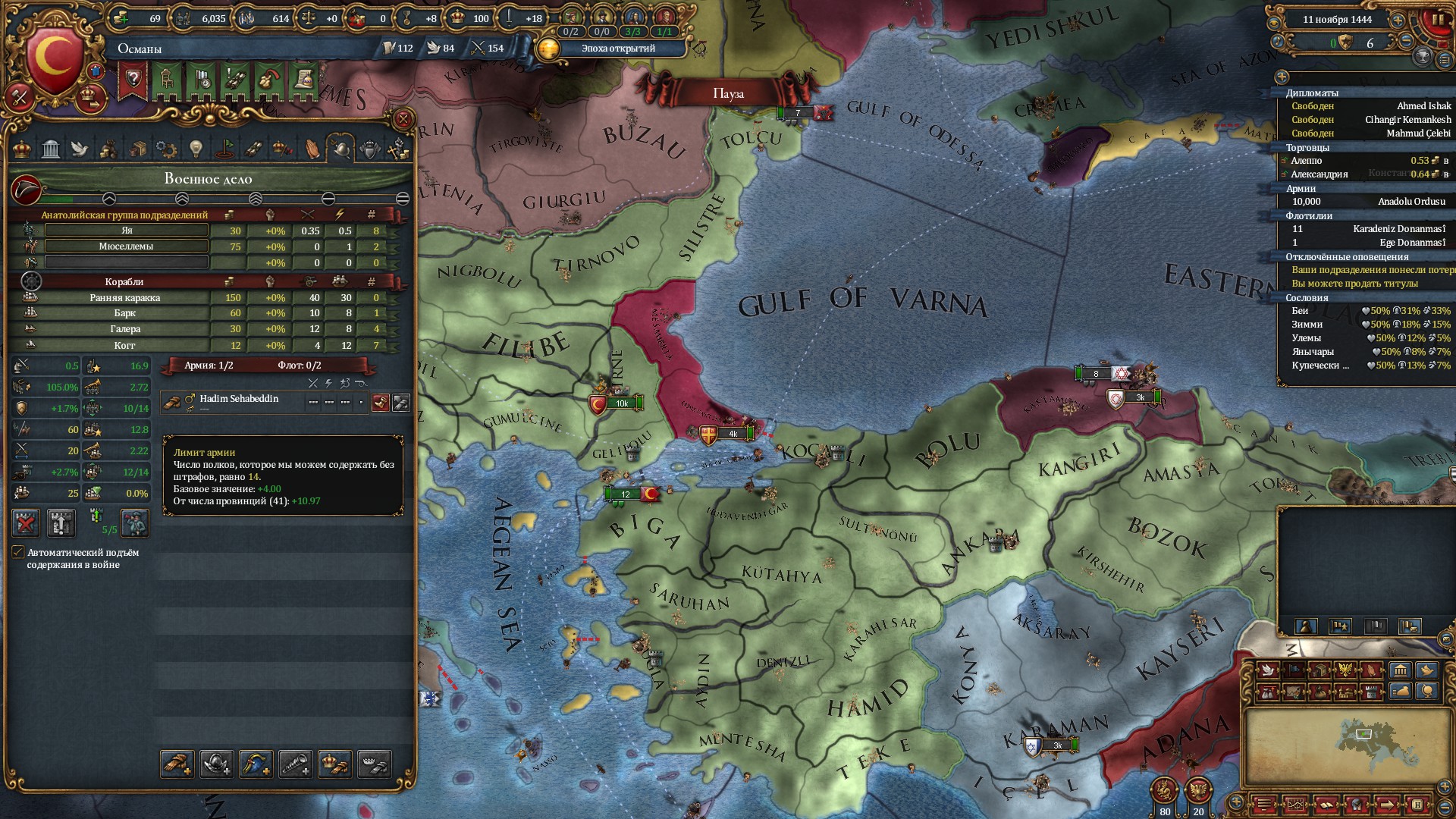Recruit a conquistador with helmet icon

tap(216, 764)
